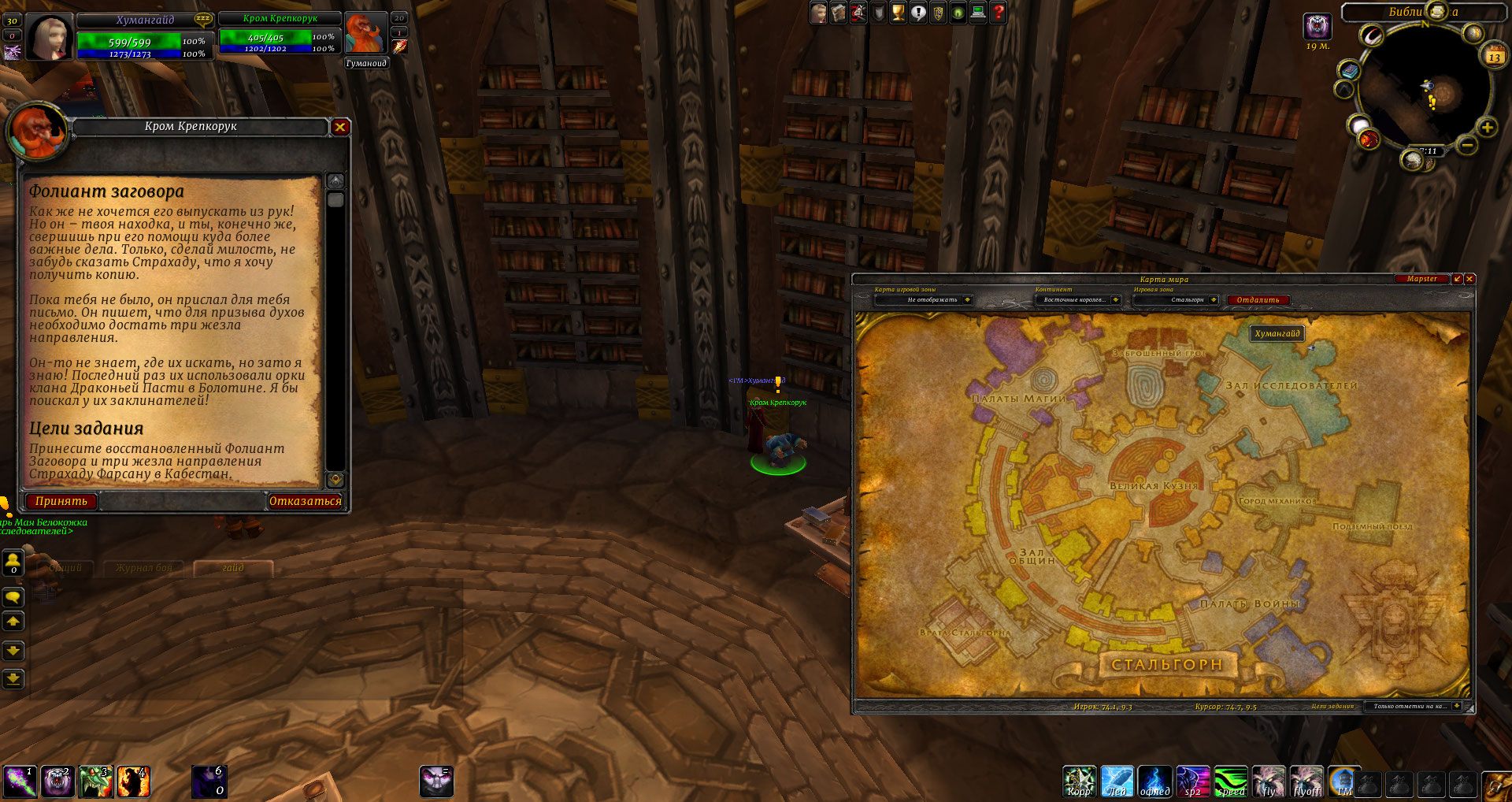Decline the quest via Отказаться
The height and width of the screenshot is (802, 1512).
click(306, 501)
